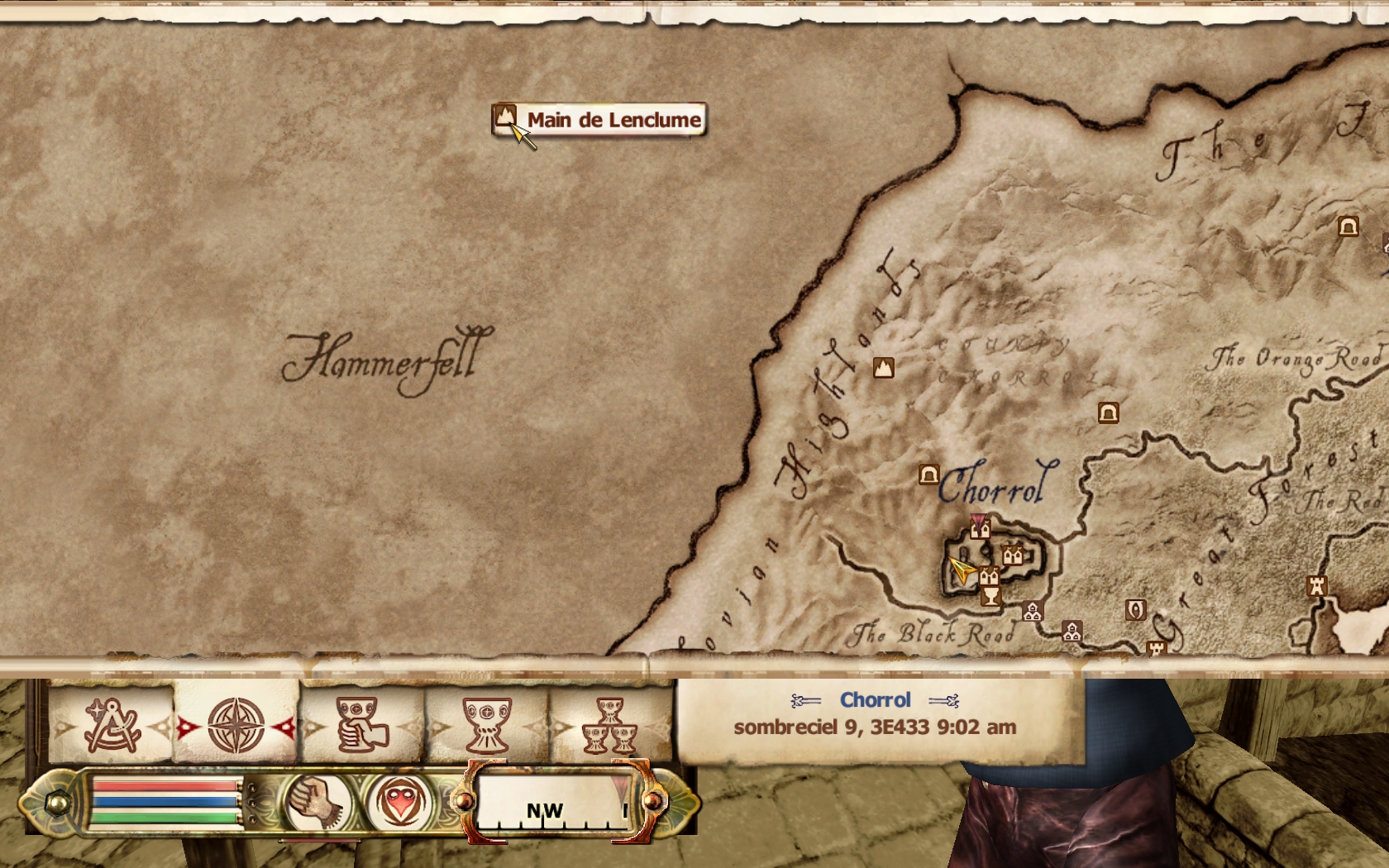Choose the cave marker beside the Chorrol label
1389x868 pixels.
pyautogui.click(x=929, y=475)
